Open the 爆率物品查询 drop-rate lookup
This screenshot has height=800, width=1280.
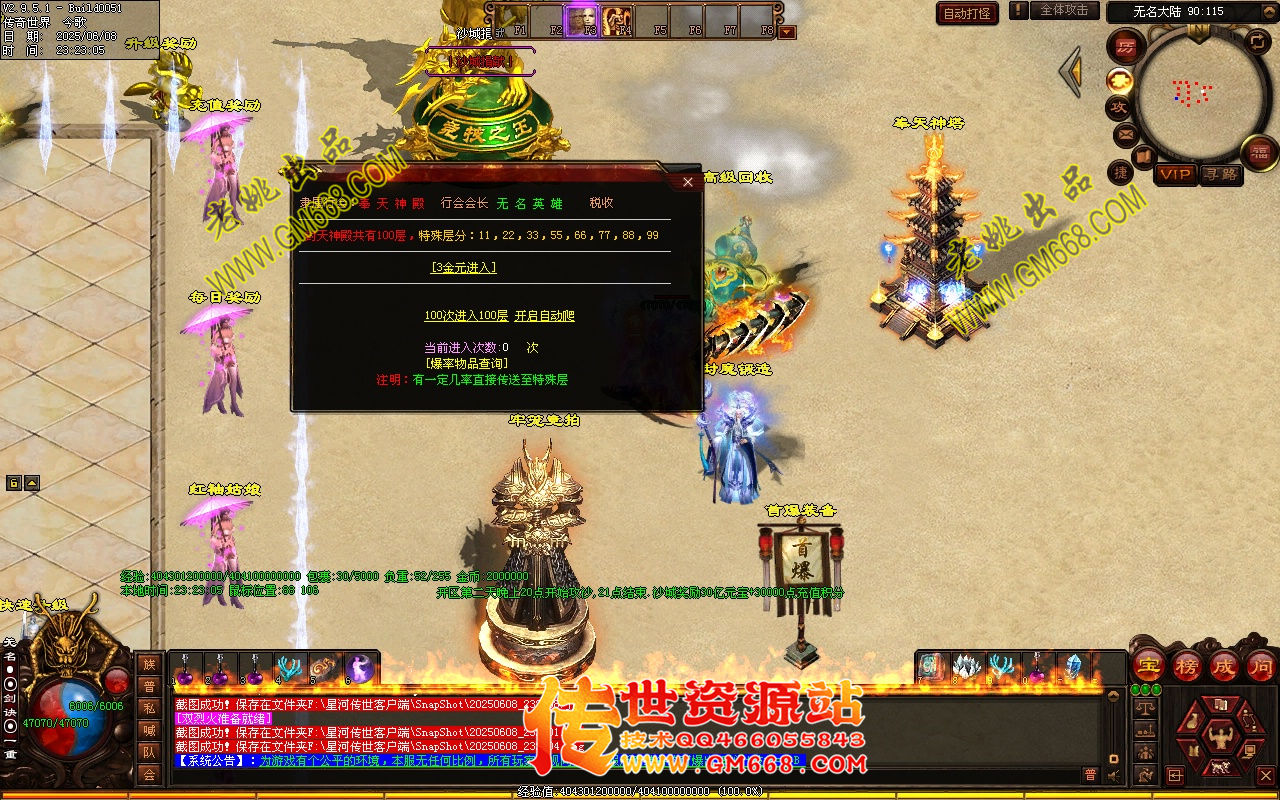pyautogui.click(x=466, y=363)
